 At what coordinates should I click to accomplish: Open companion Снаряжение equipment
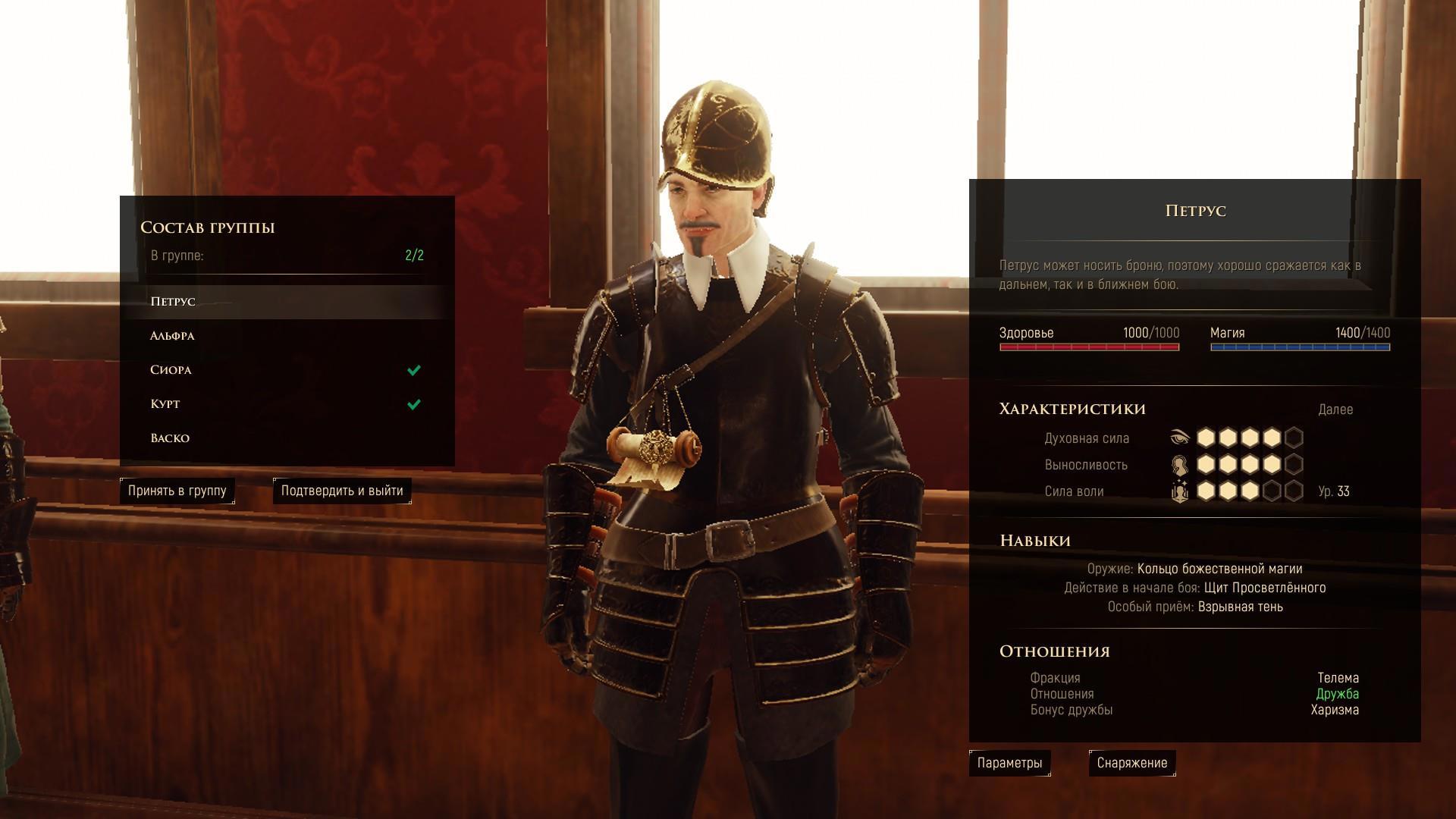1131,763
